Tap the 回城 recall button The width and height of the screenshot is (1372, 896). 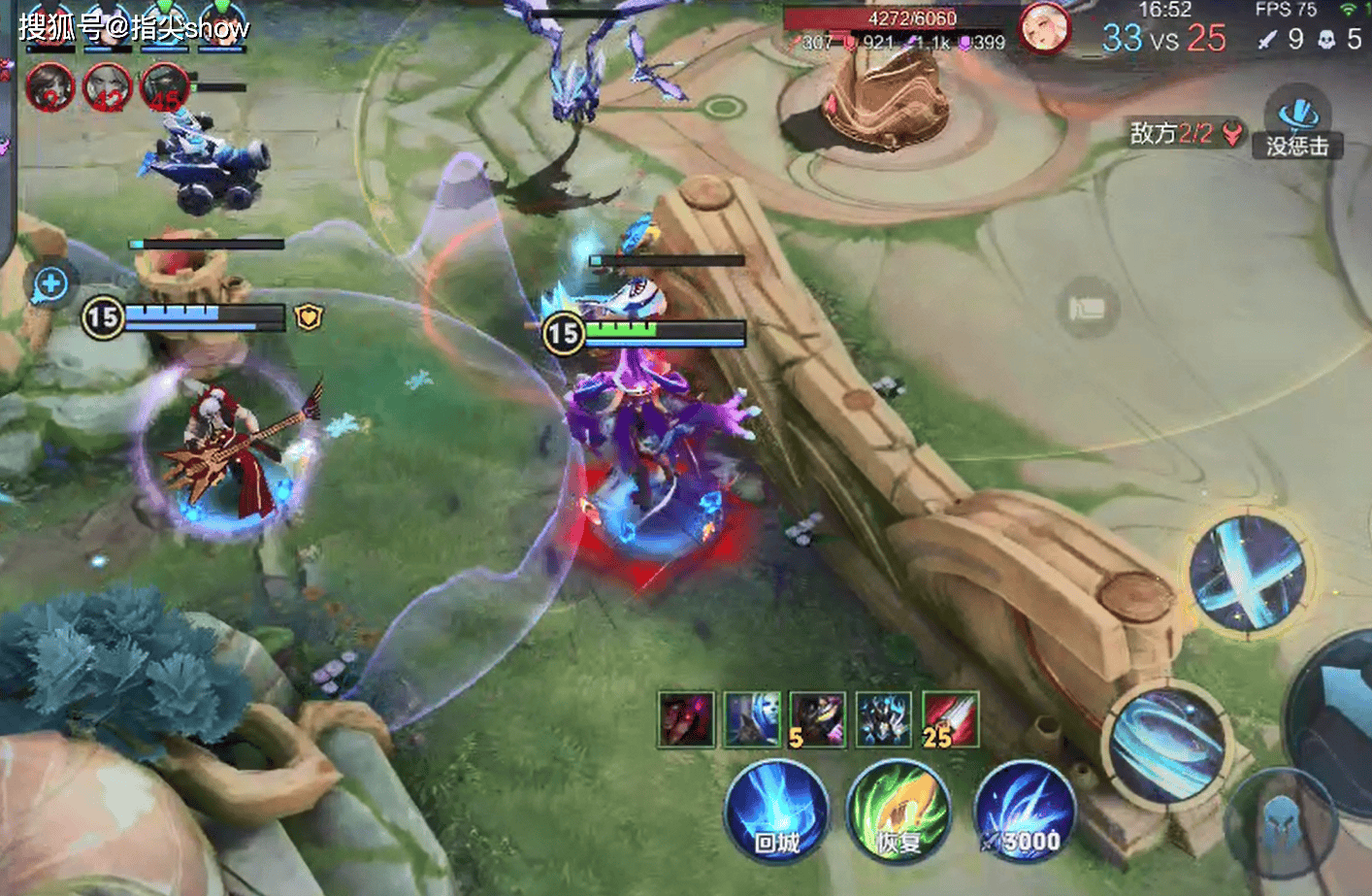(777, 813)
